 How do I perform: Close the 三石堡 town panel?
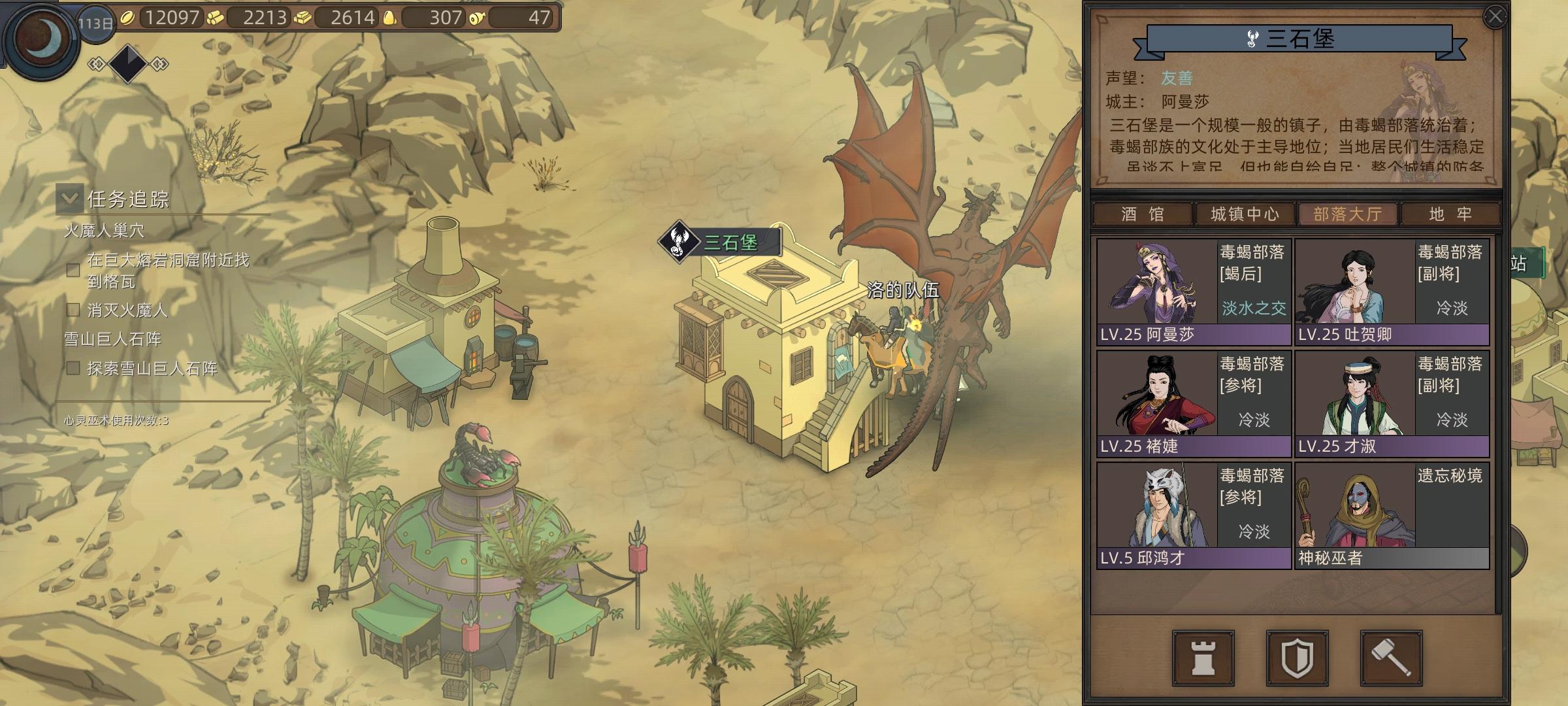pyautogui.click(x=1495, y=17)
